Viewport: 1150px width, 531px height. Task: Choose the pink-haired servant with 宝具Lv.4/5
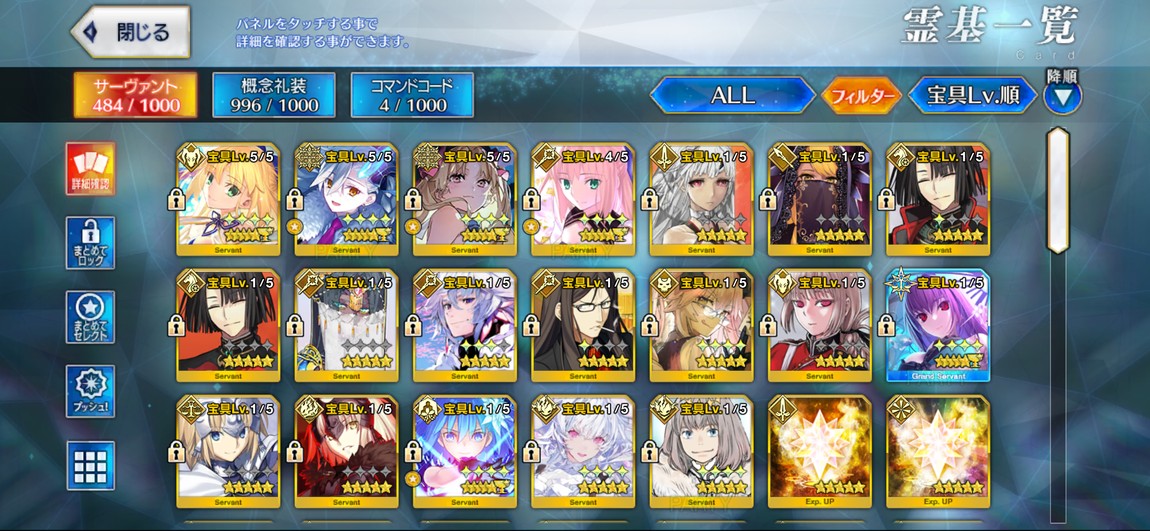click(x=582, y=196)
